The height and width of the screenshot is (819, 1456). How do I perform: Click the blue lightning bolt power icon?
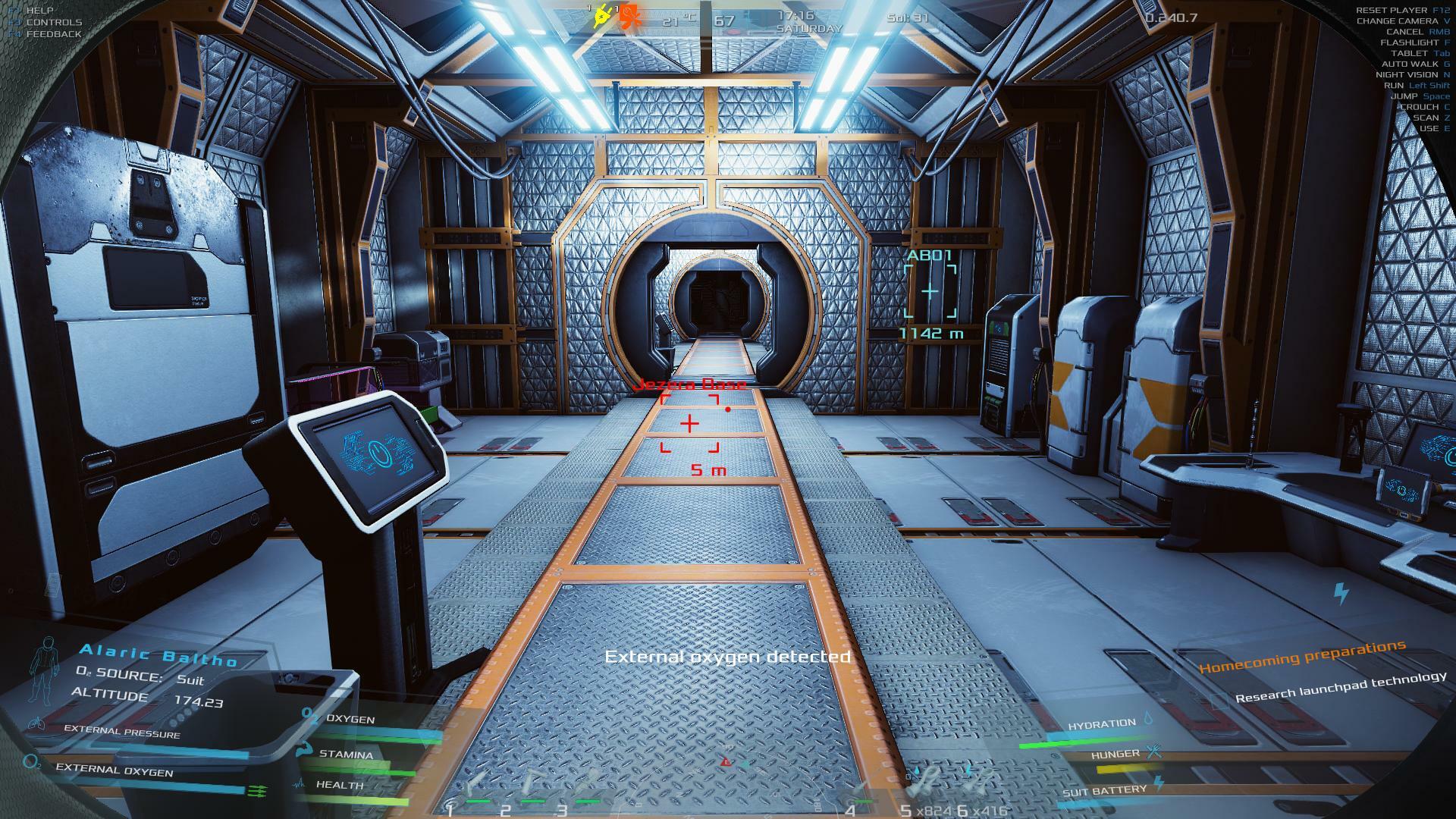(1341, 593)
